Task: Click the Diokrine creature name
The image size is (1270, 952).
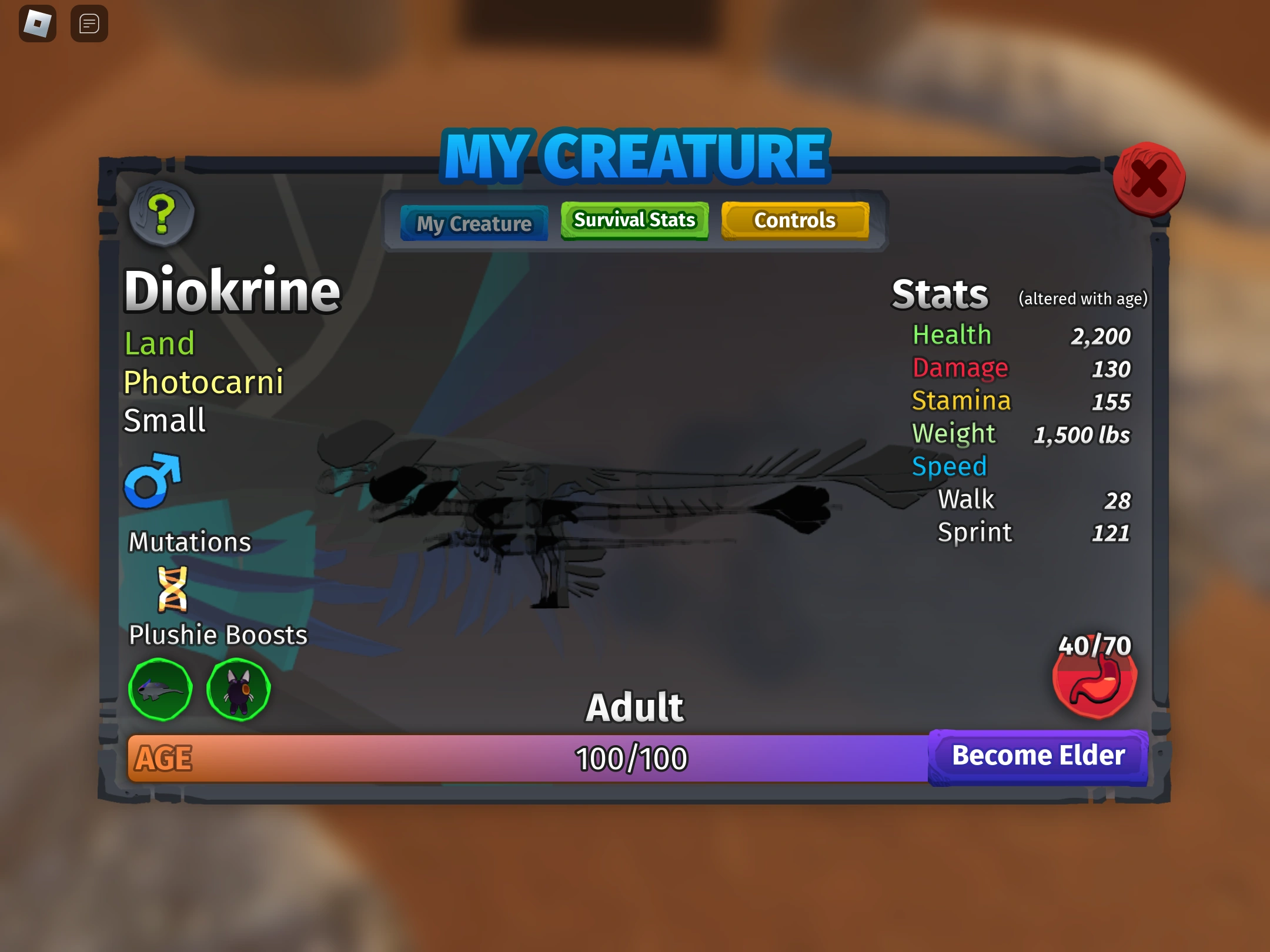Action: pos(232,290)
